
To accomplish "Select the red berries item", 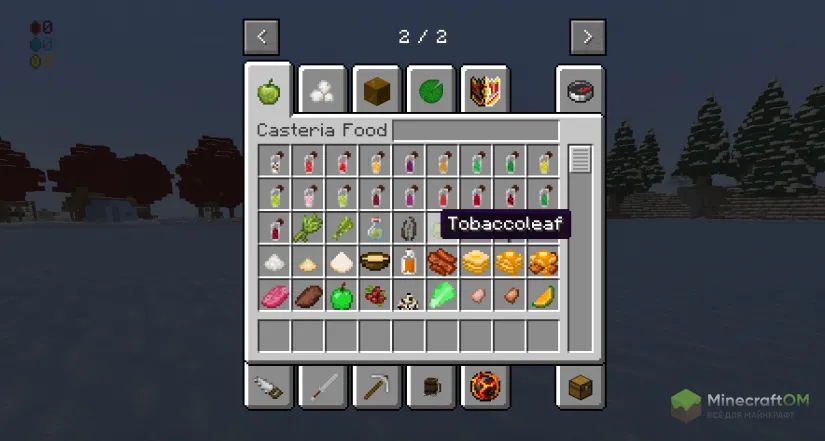I will [376, 296].
